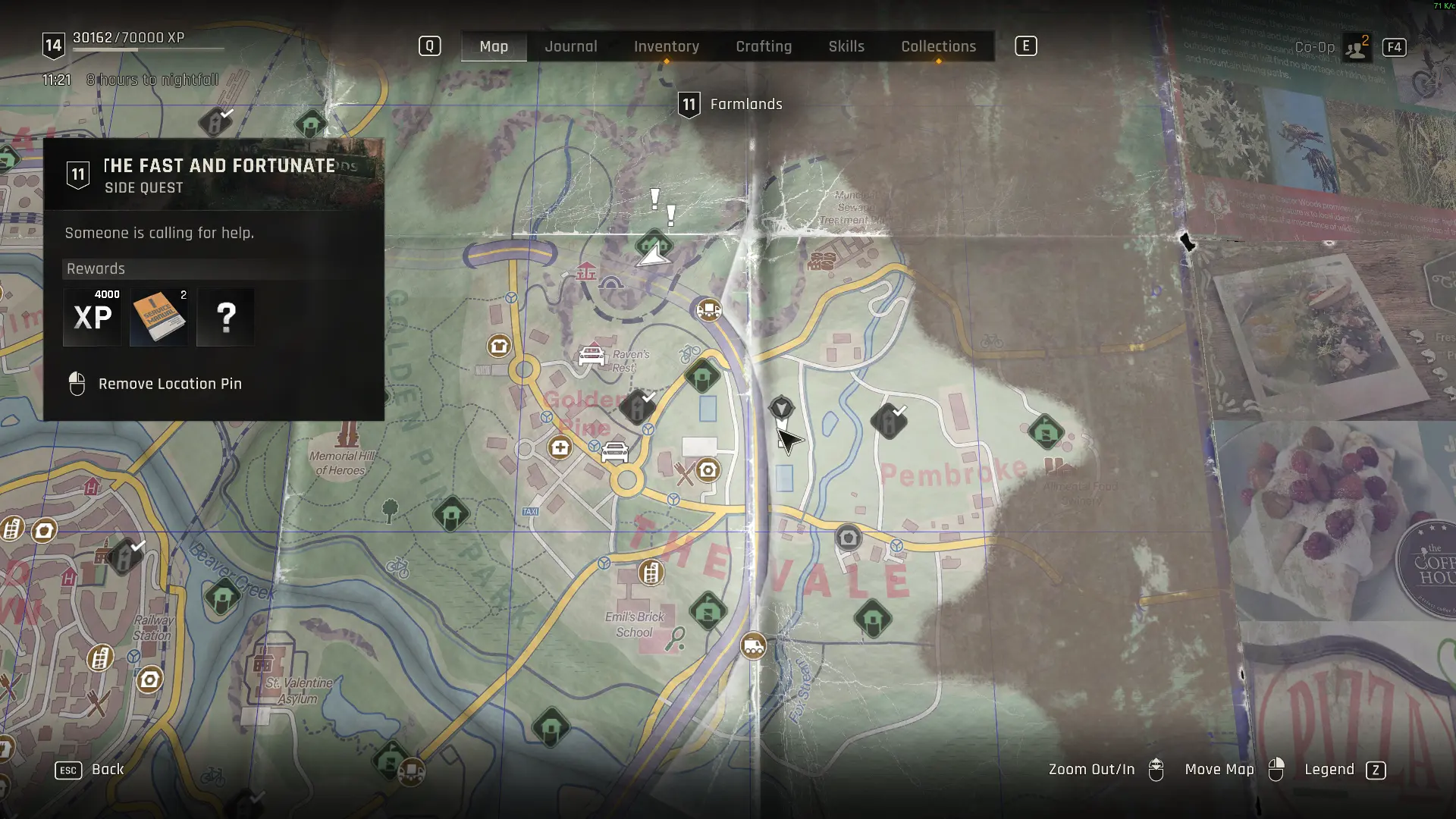
Task: Click the medical cross map marker
Action: click(560, 447)
